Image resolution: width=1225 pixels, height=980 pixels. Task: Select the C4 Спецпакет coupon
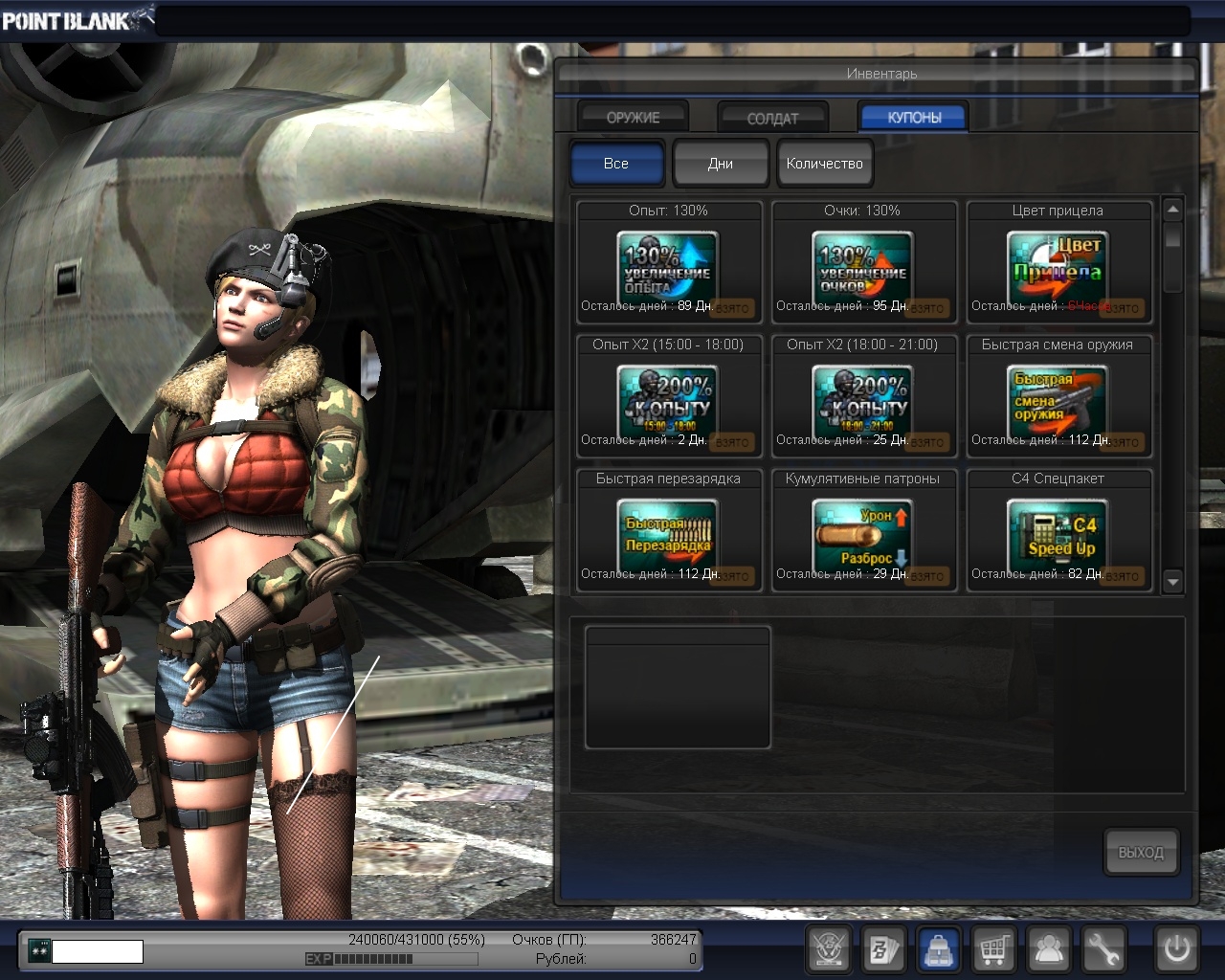click(1058, 531)
